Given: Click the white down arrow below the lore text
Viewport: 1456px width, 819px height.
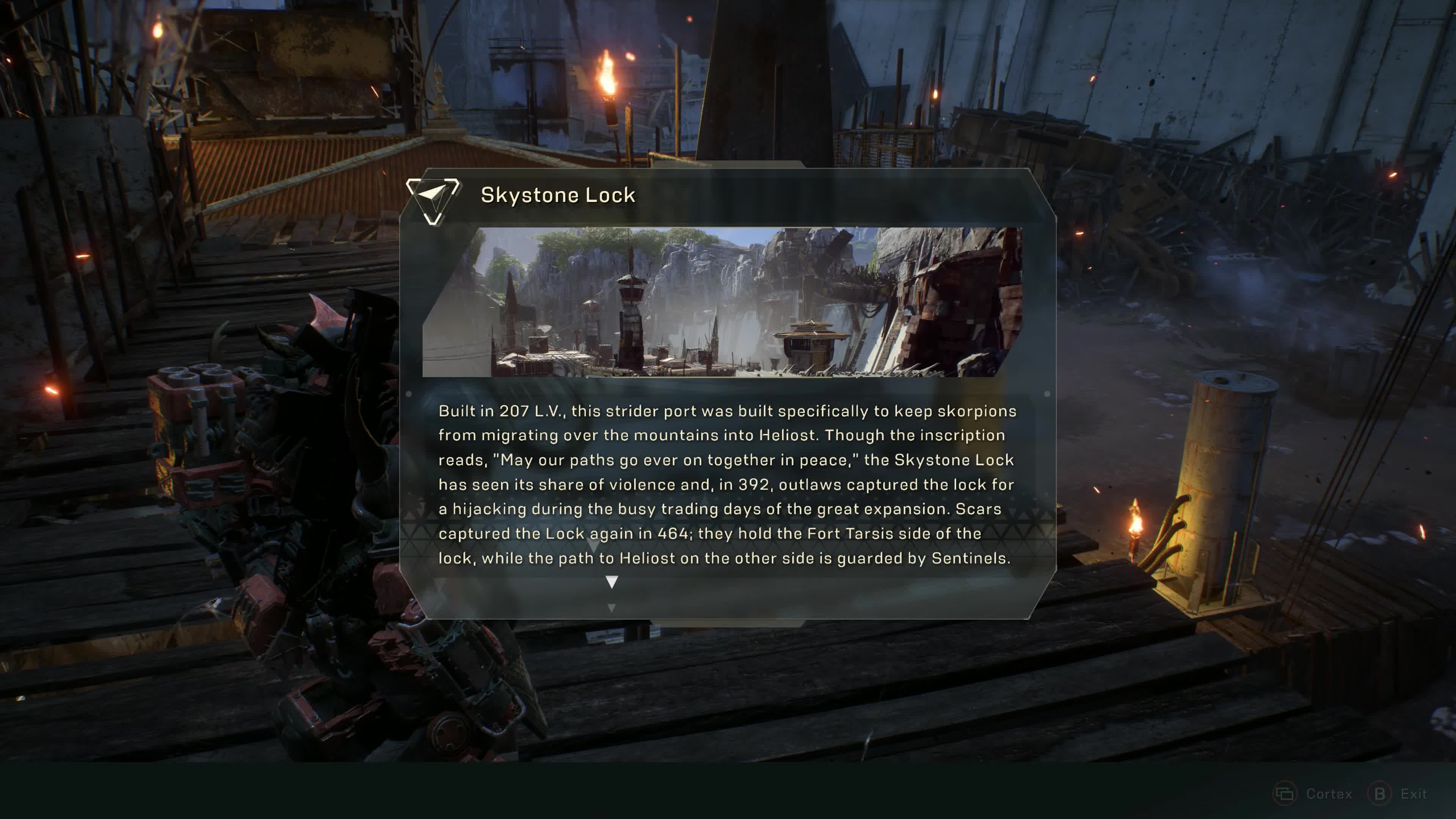Looking at the screenshot, I should [x=612, y=582].
